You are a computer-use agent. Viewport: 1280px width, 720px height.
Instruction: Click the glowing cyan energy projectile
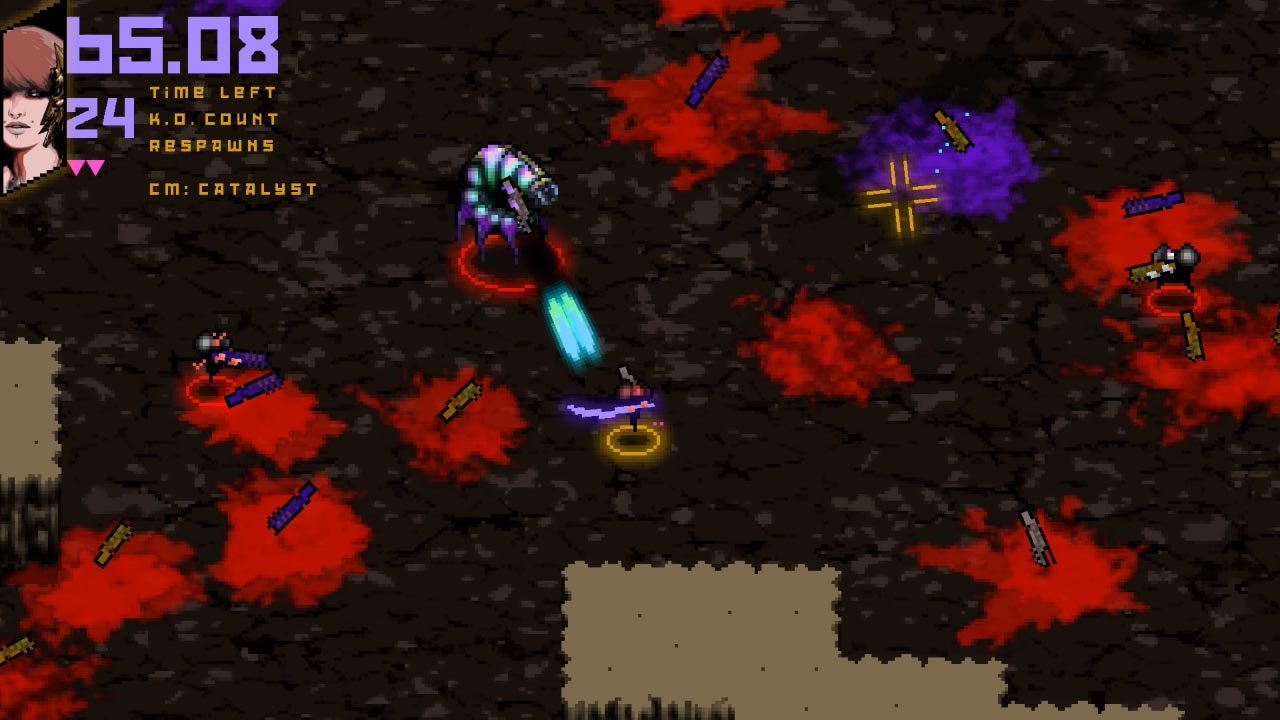click(567, 320)
